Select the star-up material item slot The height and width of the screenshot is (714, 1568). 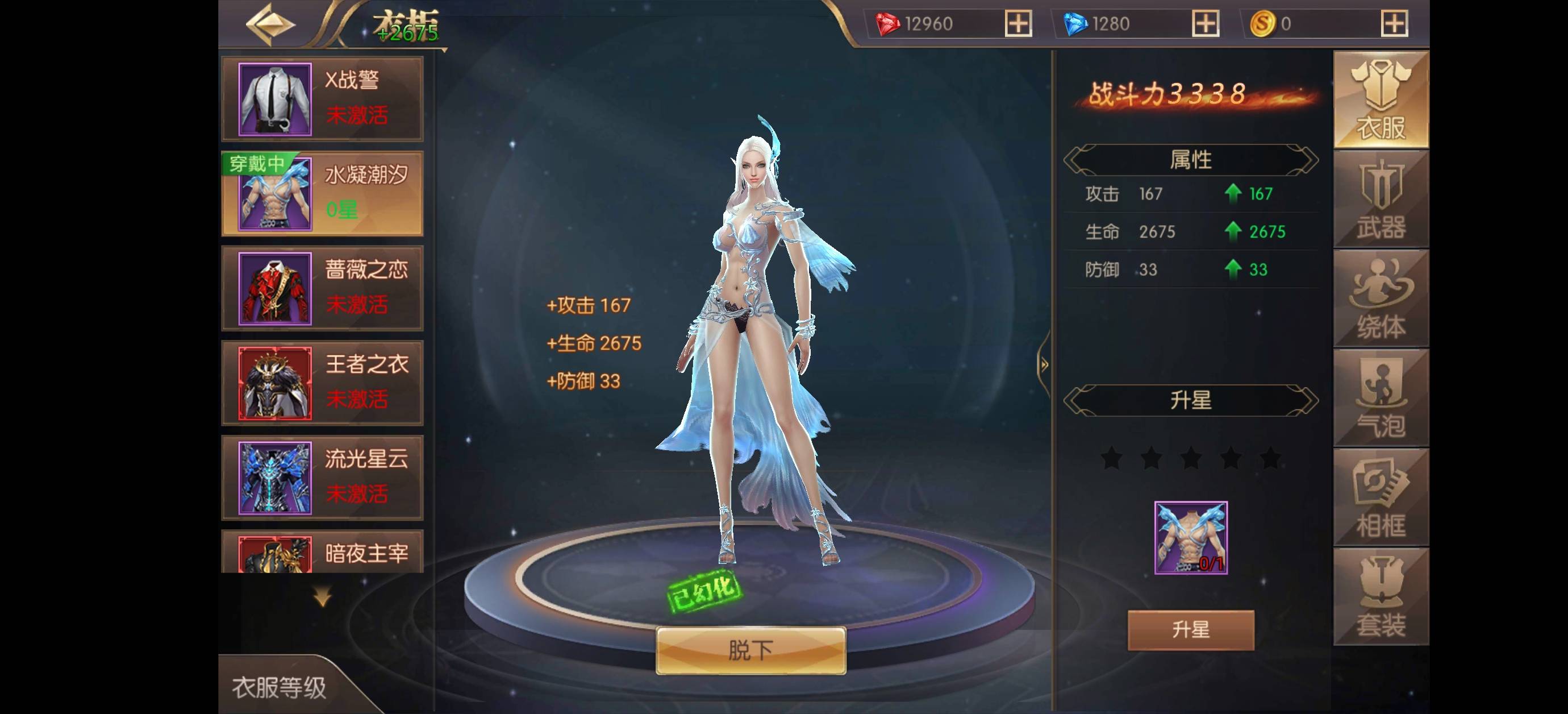pos(1191,538)
